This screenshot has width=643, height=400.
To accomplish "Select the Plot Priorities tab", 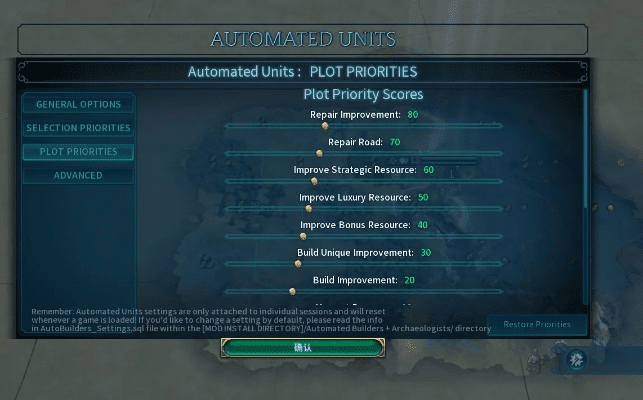I will click(x=78, y=152).
